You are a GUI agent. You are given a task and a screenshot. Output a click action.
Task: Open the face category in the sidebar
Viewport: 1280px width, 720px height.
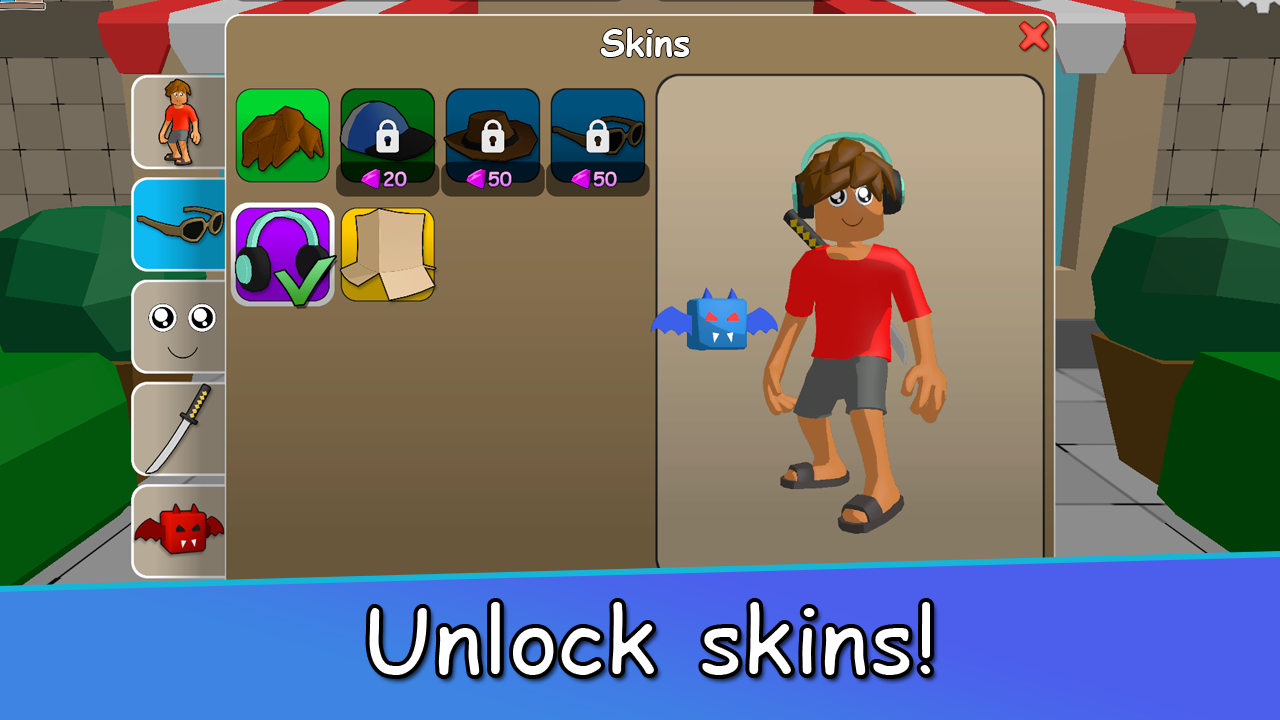point(178,326)
